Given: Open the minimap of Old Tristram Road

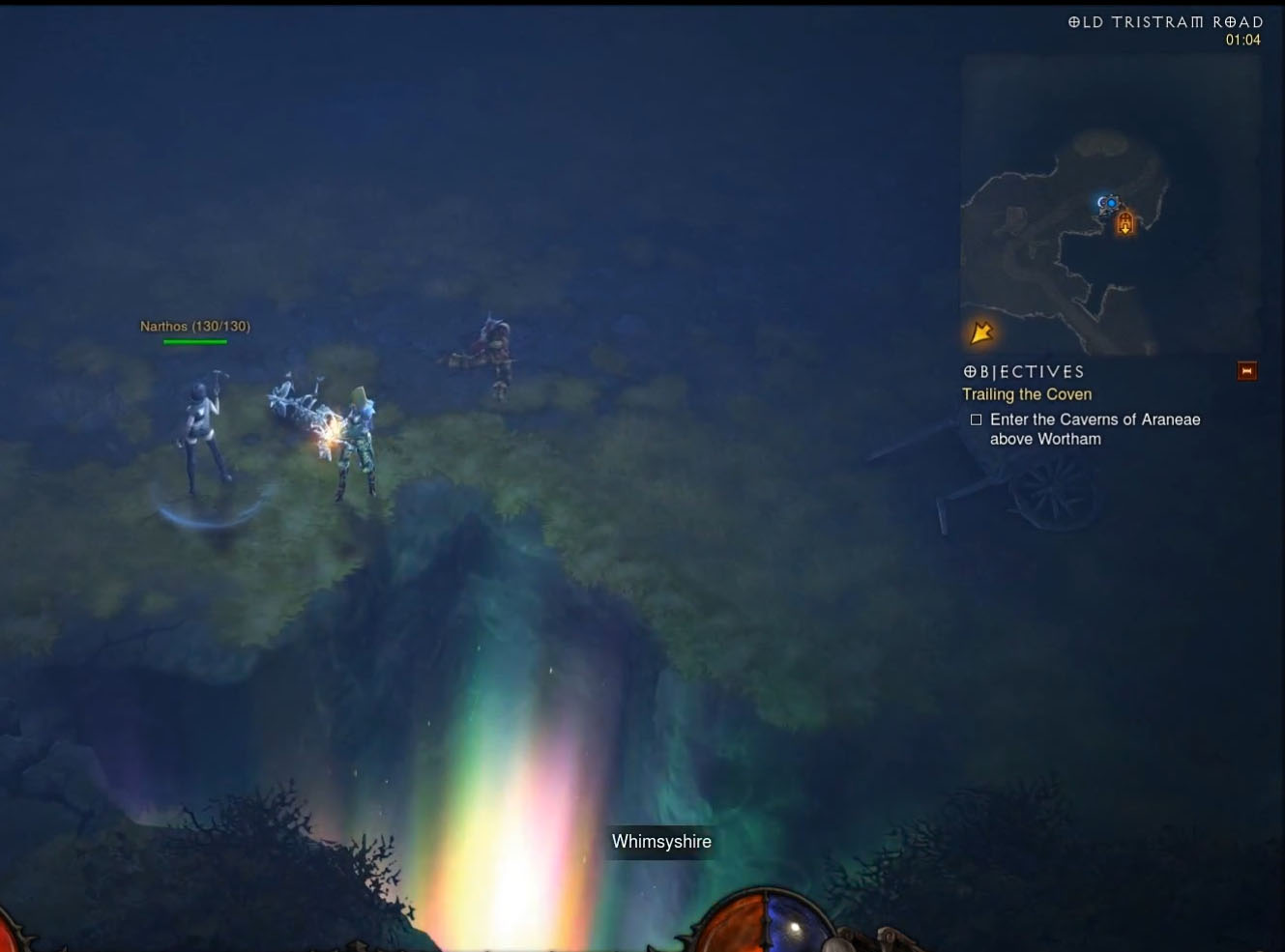Looking at the screenshot, I should click(1110, 205).
